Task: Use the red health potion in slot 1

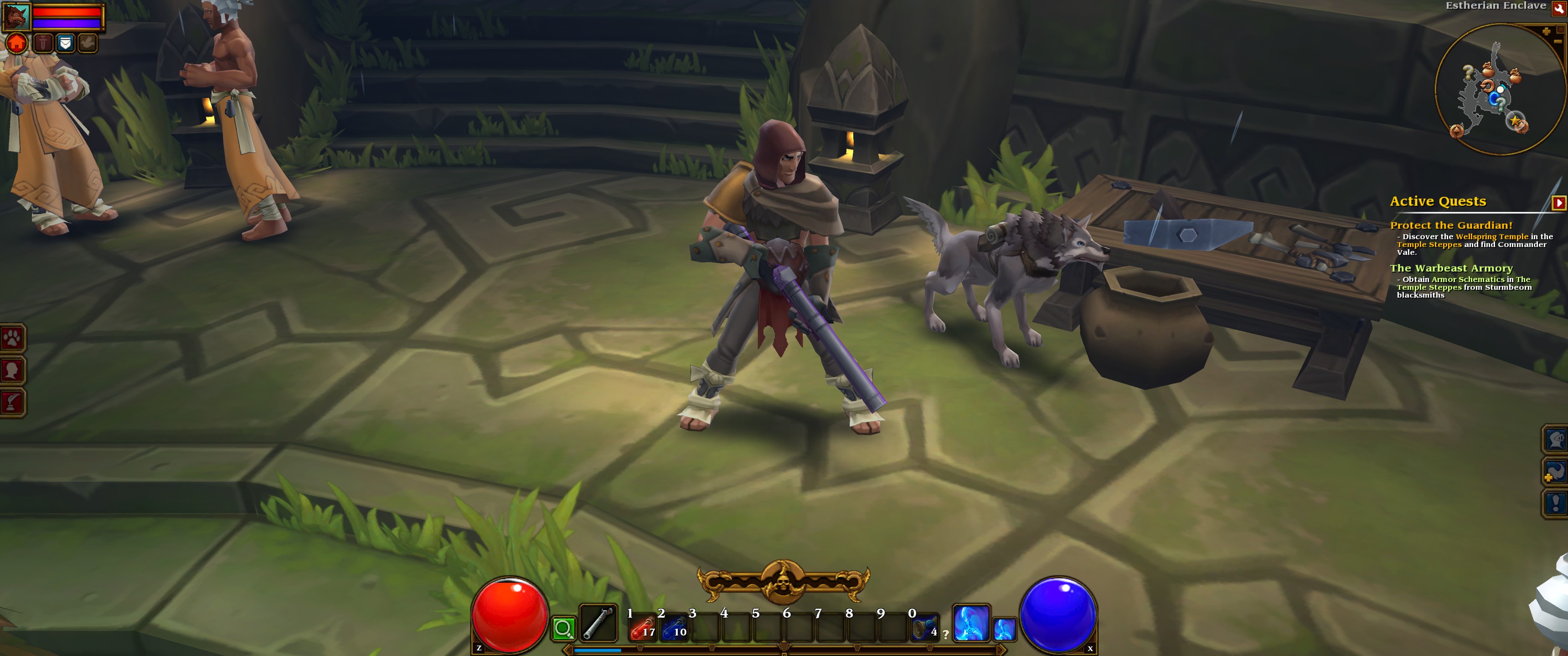Action: 642,627
